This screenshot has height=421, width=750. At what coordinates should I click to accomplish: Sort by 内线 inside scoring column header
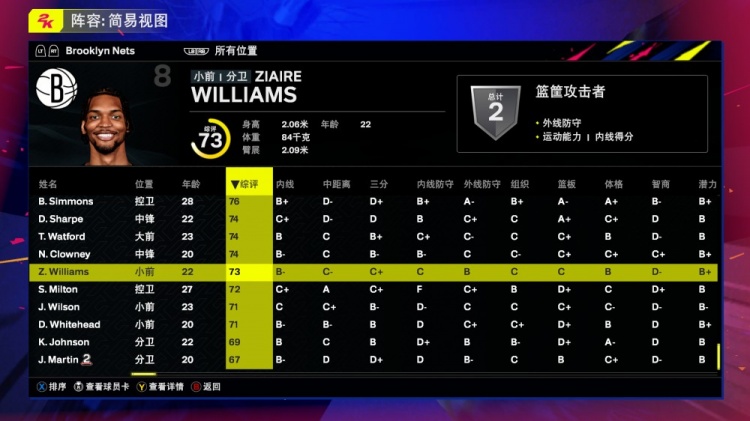click(x=285, y=184)
